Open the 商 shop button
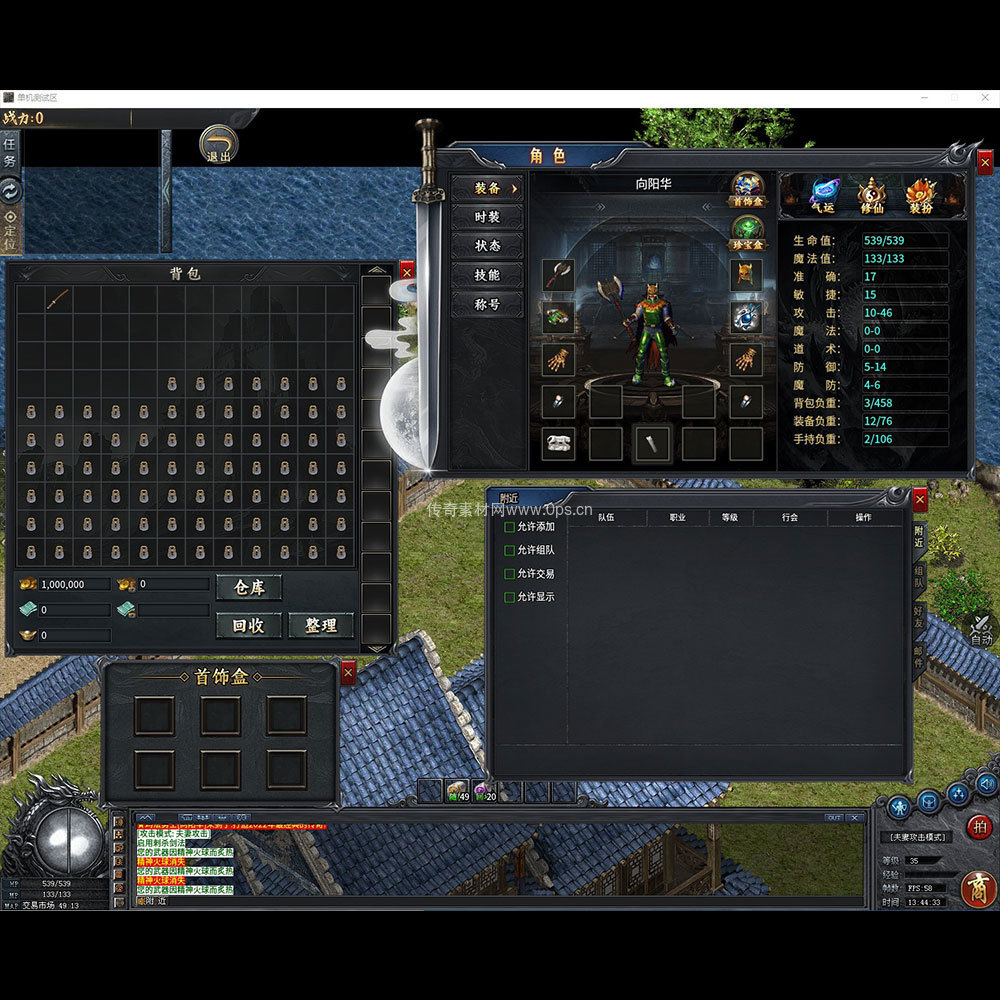 977,889
